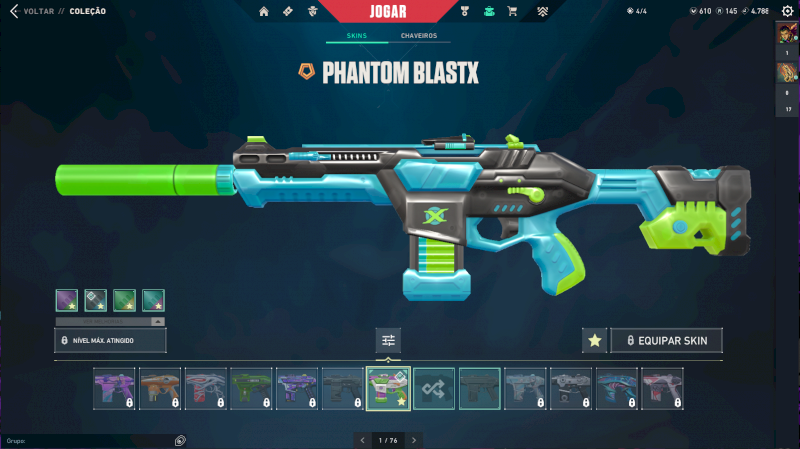Screen dimensions: 800x449
Task: Open the top party member avatar
Action: click(786, 32)
